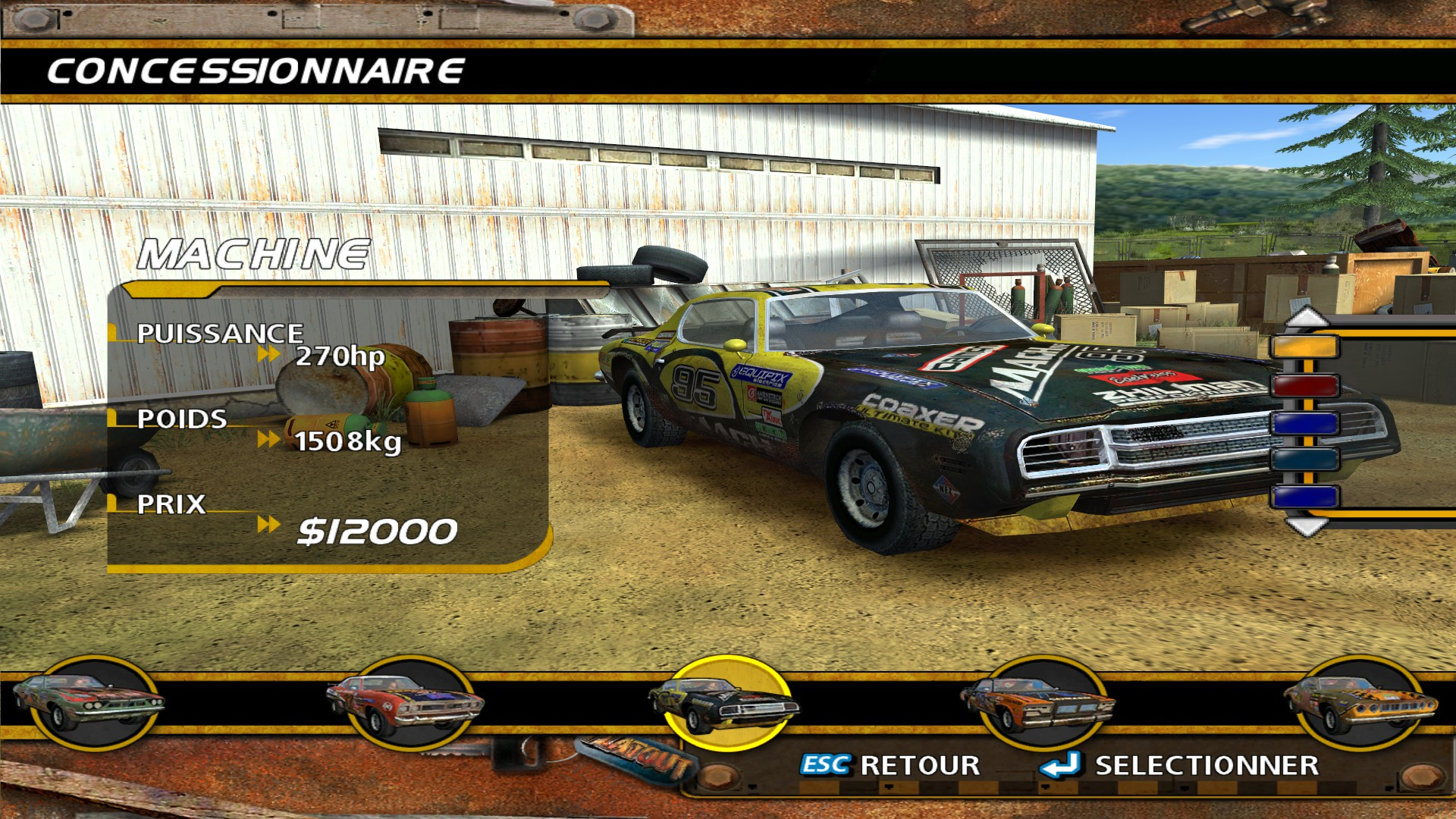Choose the orange paint color swatch
1456x819 pixels.
[1304, 348]
